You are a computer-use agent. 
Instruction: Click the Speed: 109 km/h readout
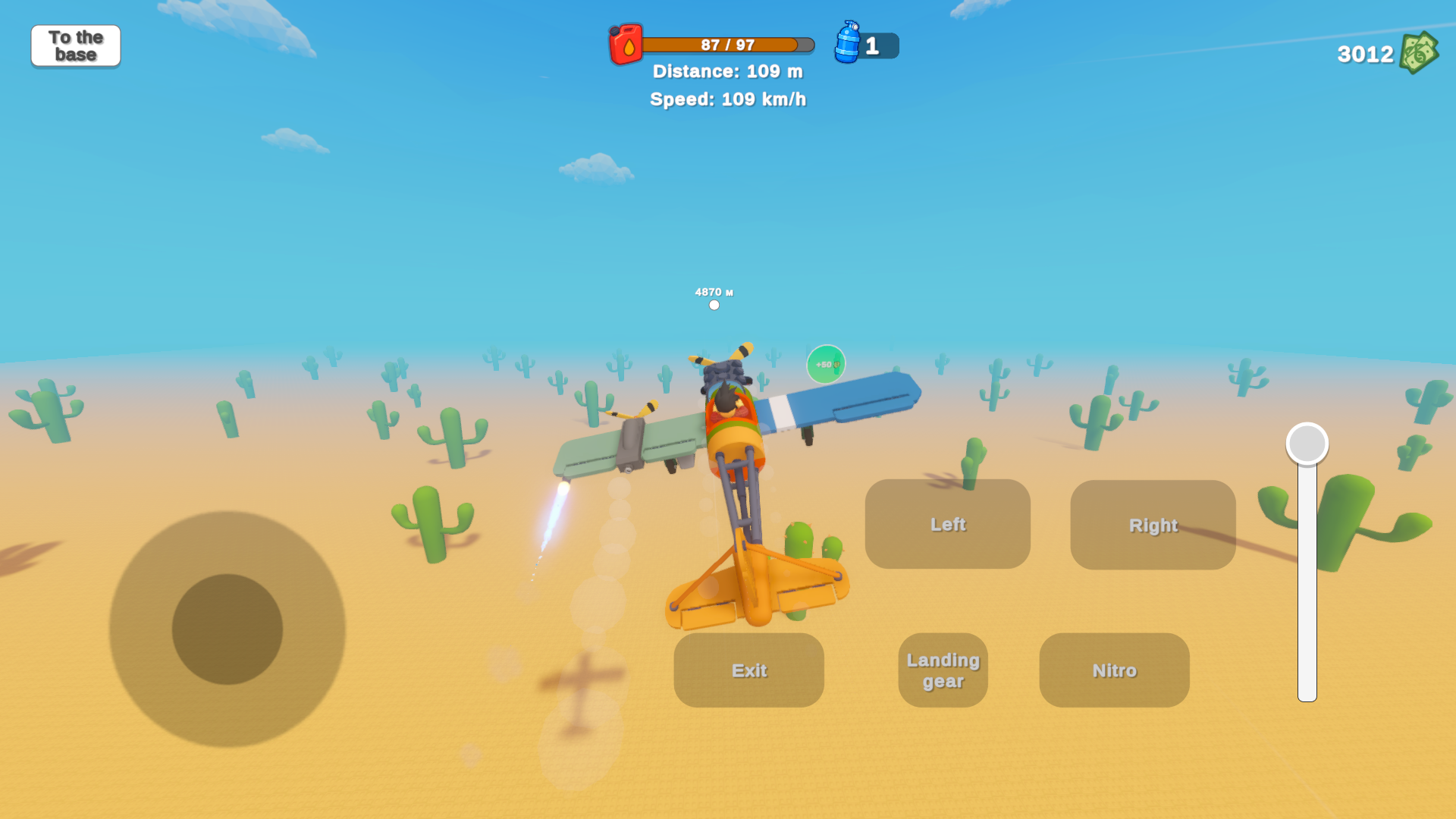728,99
